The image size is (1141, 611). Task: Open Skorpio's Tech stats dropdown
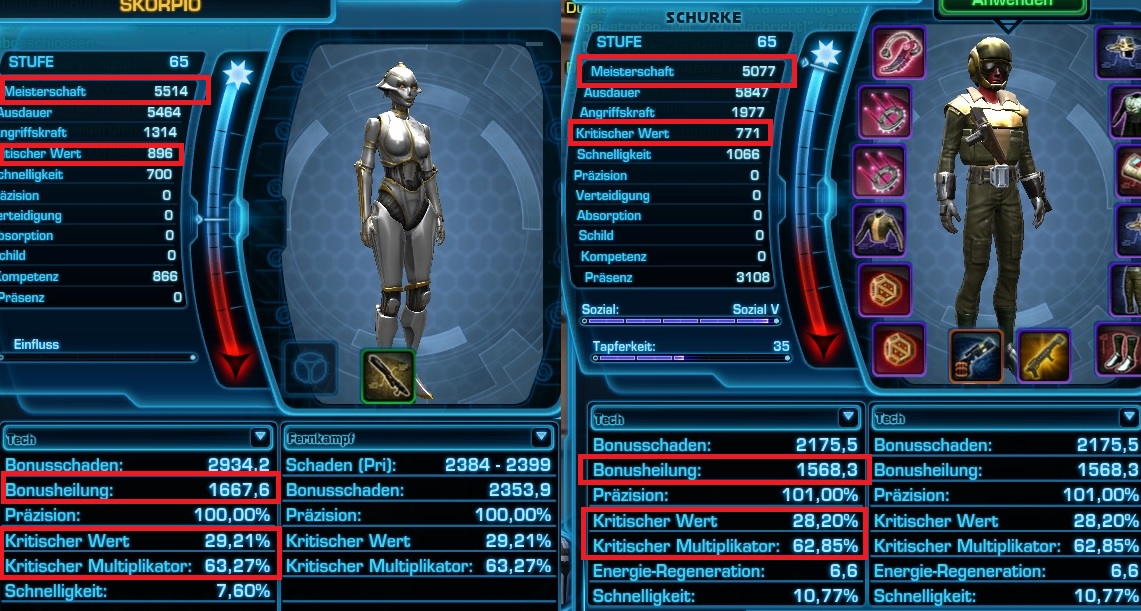coord(260,437)
